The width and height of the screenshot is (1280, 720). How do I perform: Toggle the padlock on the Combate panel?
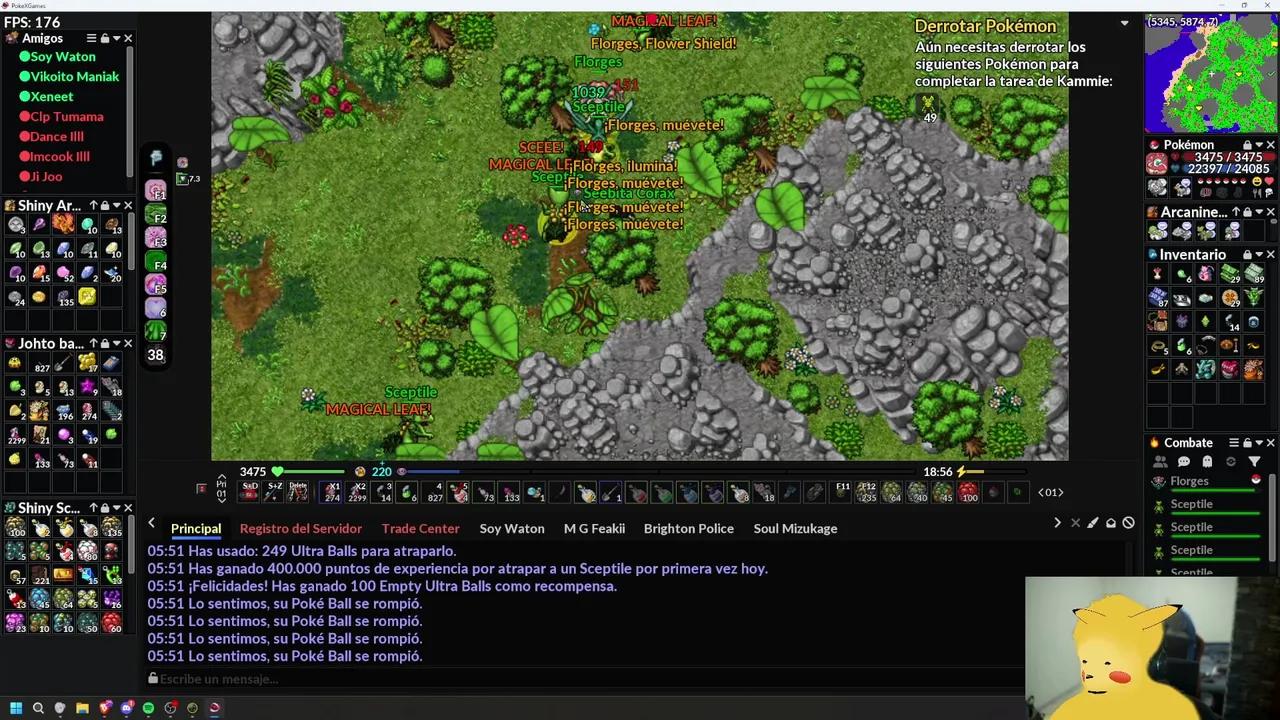tap(1247, 442)
